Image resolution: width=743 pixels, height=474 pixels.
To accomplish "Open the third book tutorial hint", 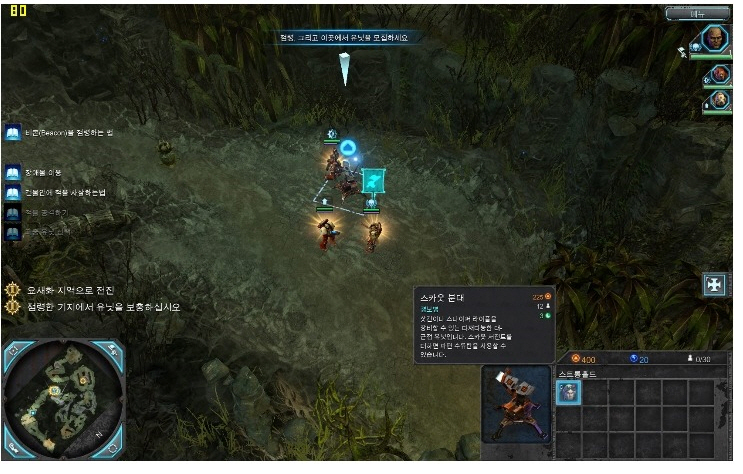I will click(13, 193).
